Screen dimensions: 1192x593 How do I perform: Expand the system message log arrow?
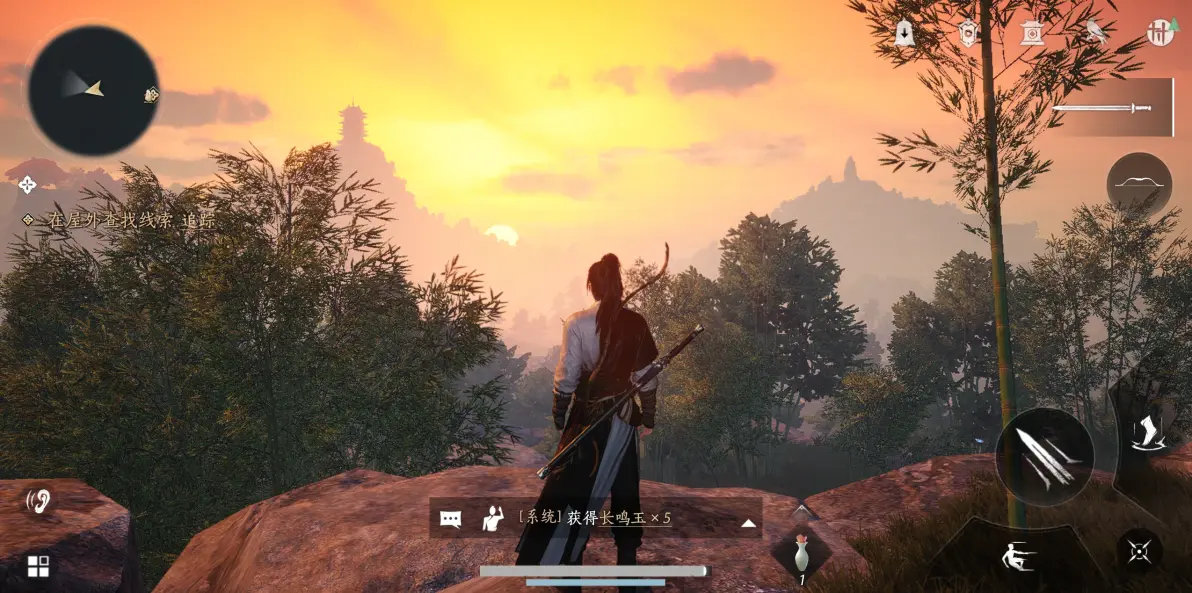747,522
